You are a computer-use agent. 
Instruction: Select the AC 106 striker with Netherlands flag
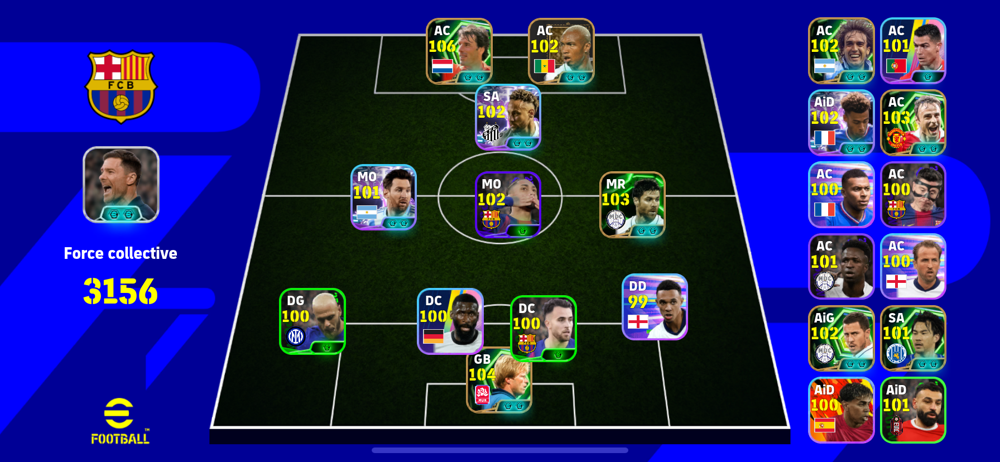click(459, 51)
